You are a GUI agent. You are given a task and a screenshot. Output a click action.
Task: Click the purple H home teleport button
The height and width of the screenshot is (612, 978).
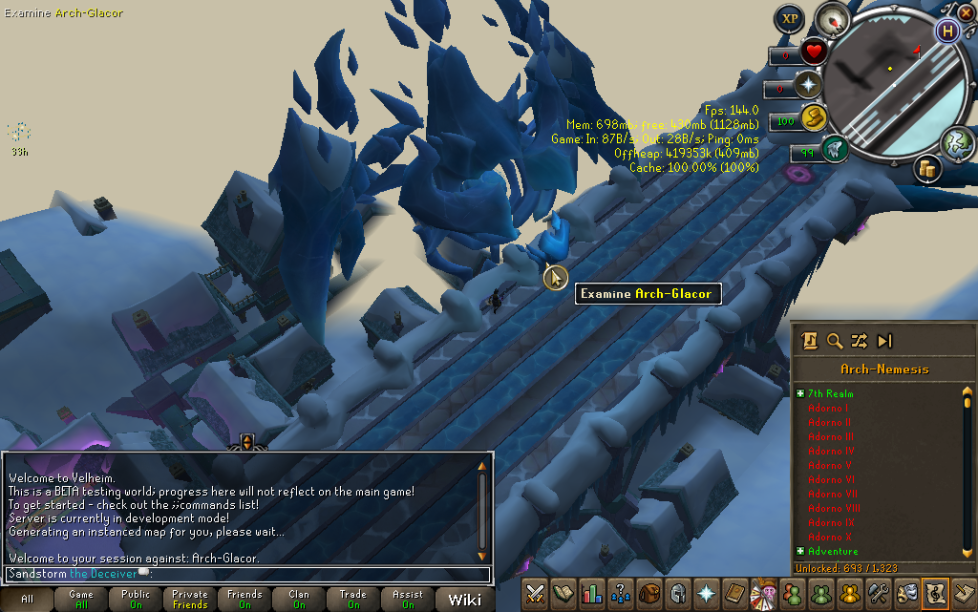(947, 30)
